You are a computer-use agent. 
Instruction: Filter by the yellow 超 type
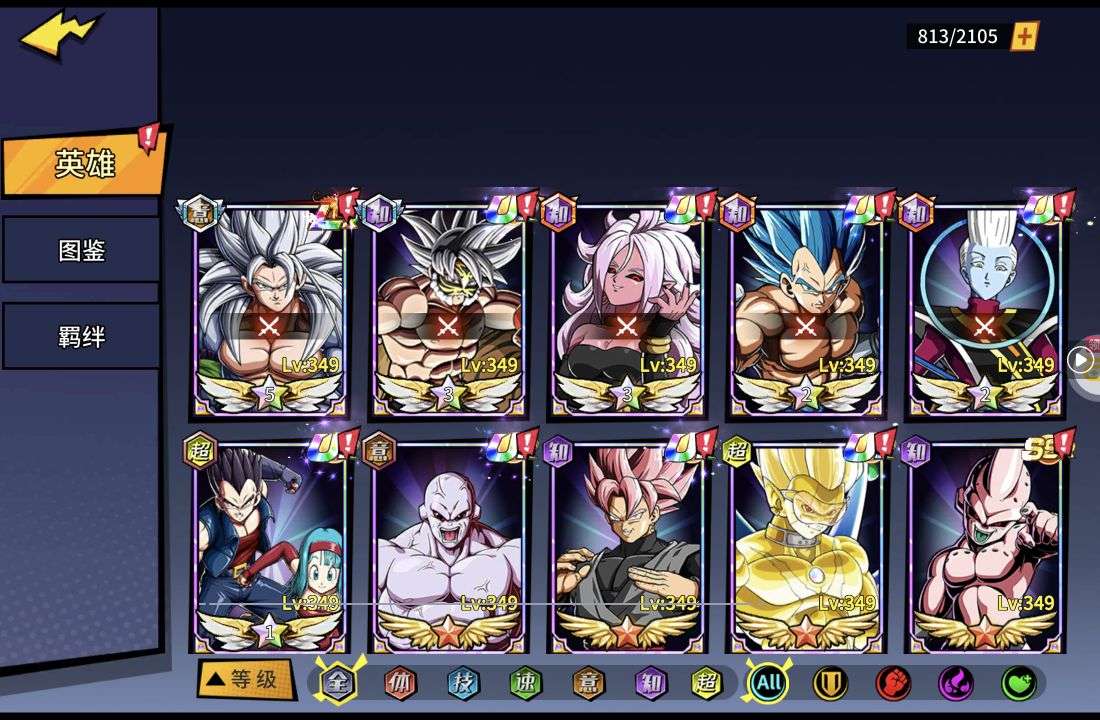tap(707, 683)
